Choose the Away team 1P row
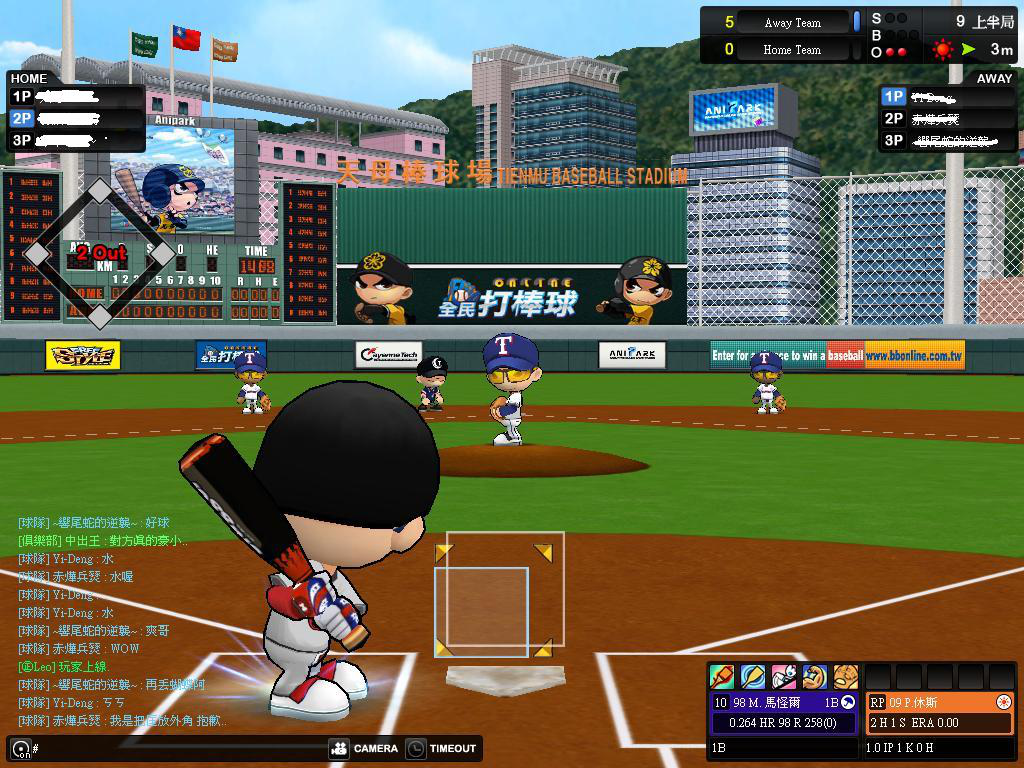This screenshot has height=768, width=1024. tap(948, 96)
